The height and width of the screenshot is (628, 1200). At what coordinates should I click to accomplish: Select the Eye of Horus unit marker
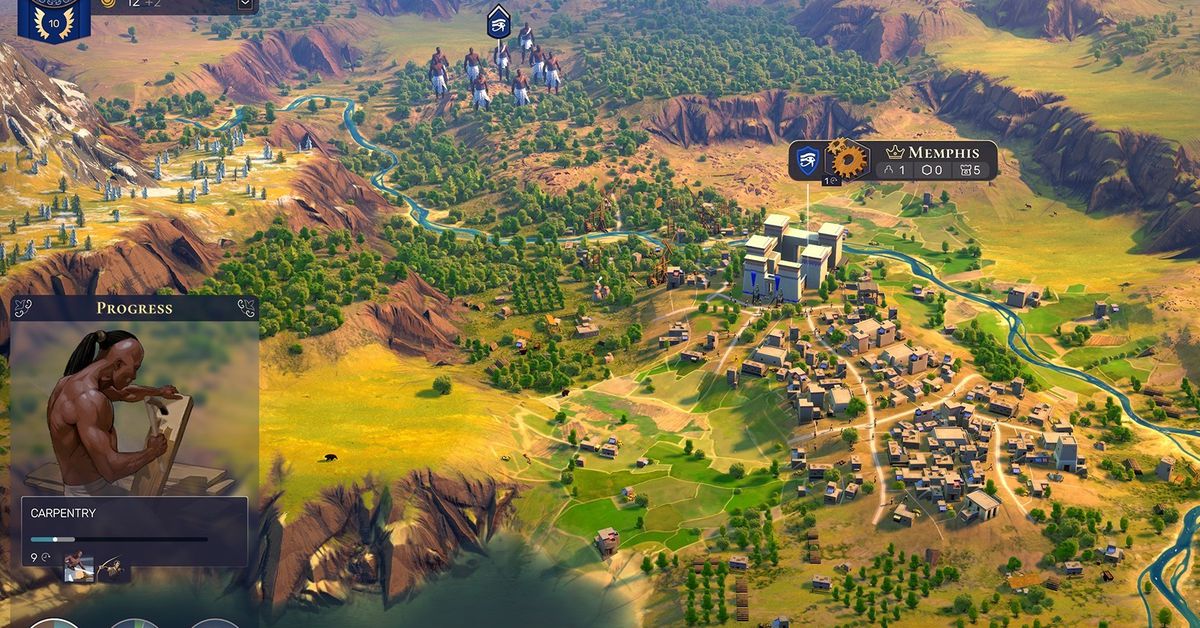point(498,22)
